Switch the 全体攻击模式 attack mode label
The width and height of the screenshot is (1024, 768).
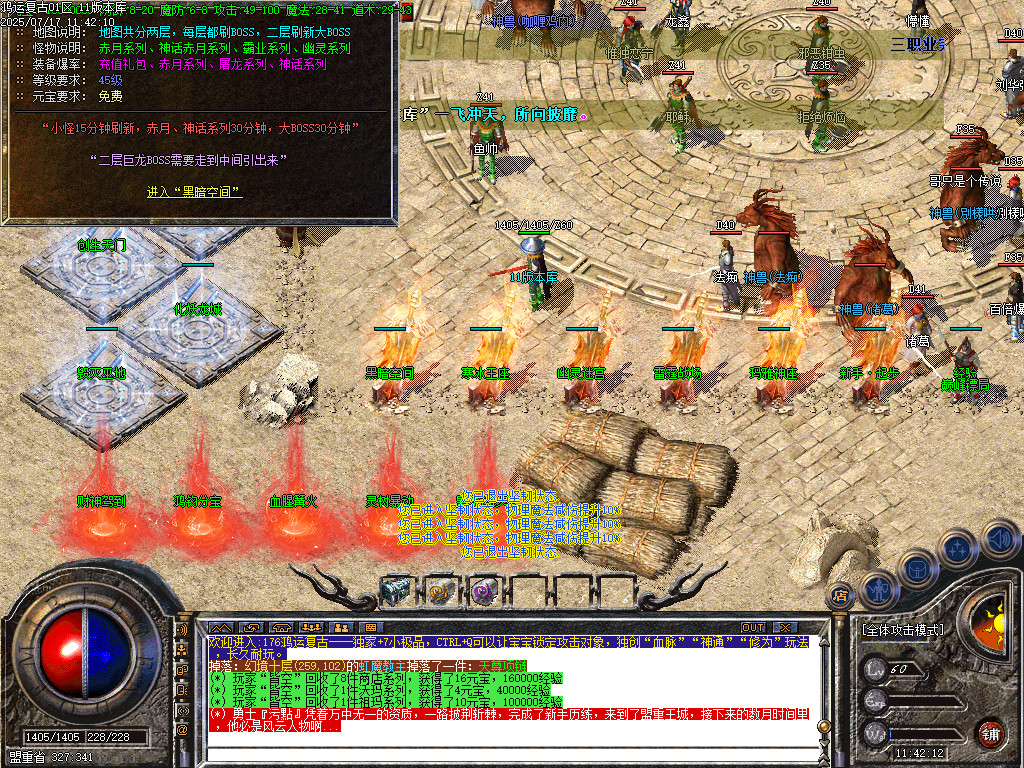(x=902, y=630)
